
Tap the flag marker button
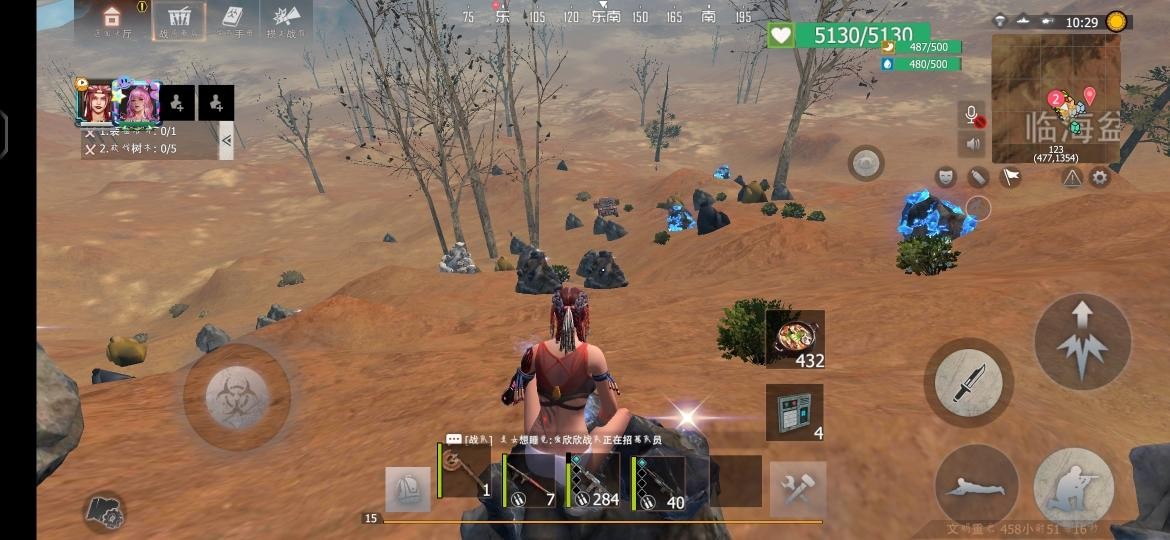[x=1011, y=177]
